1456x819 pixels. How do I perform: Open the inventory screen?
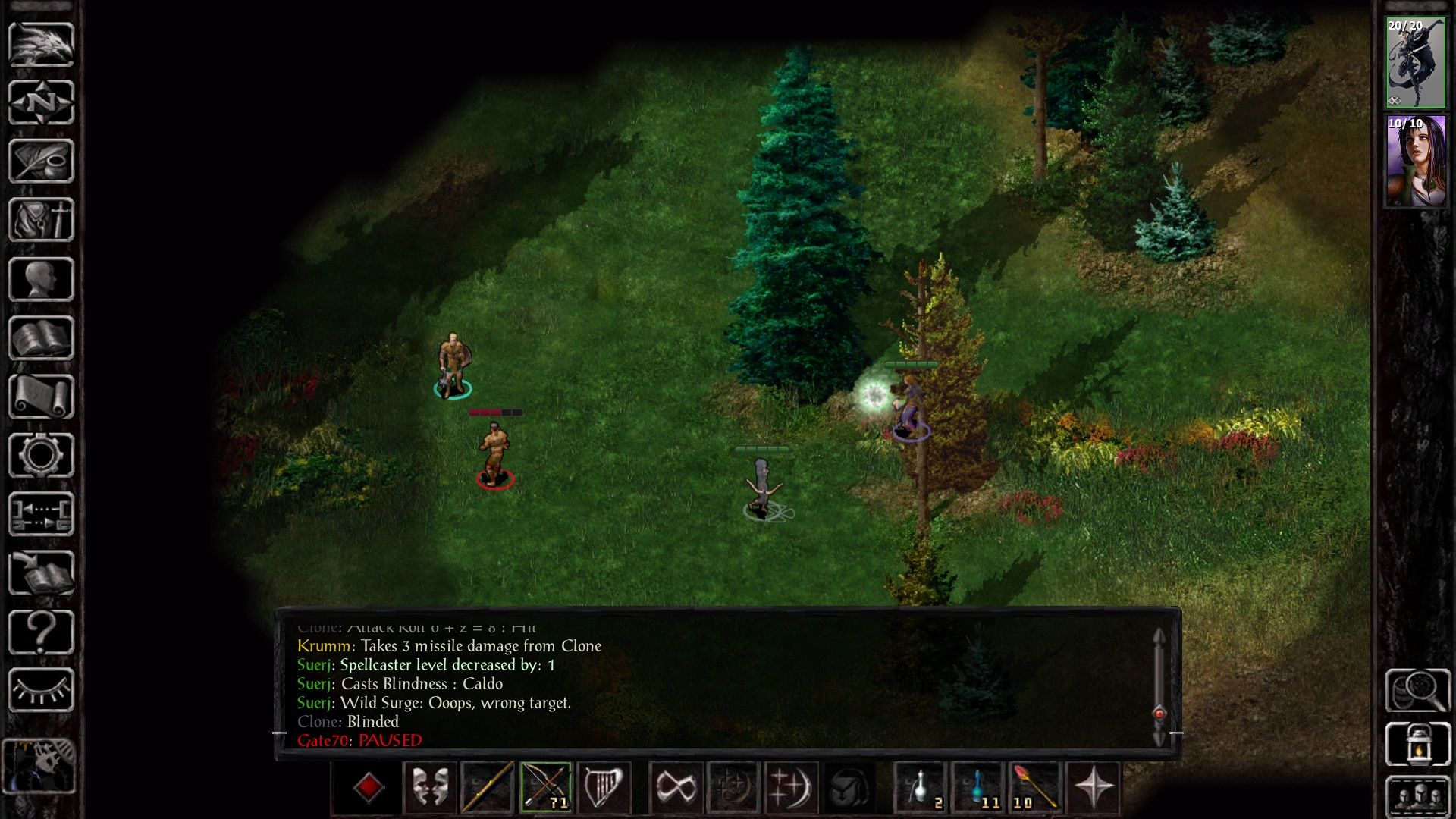(41, 220)
